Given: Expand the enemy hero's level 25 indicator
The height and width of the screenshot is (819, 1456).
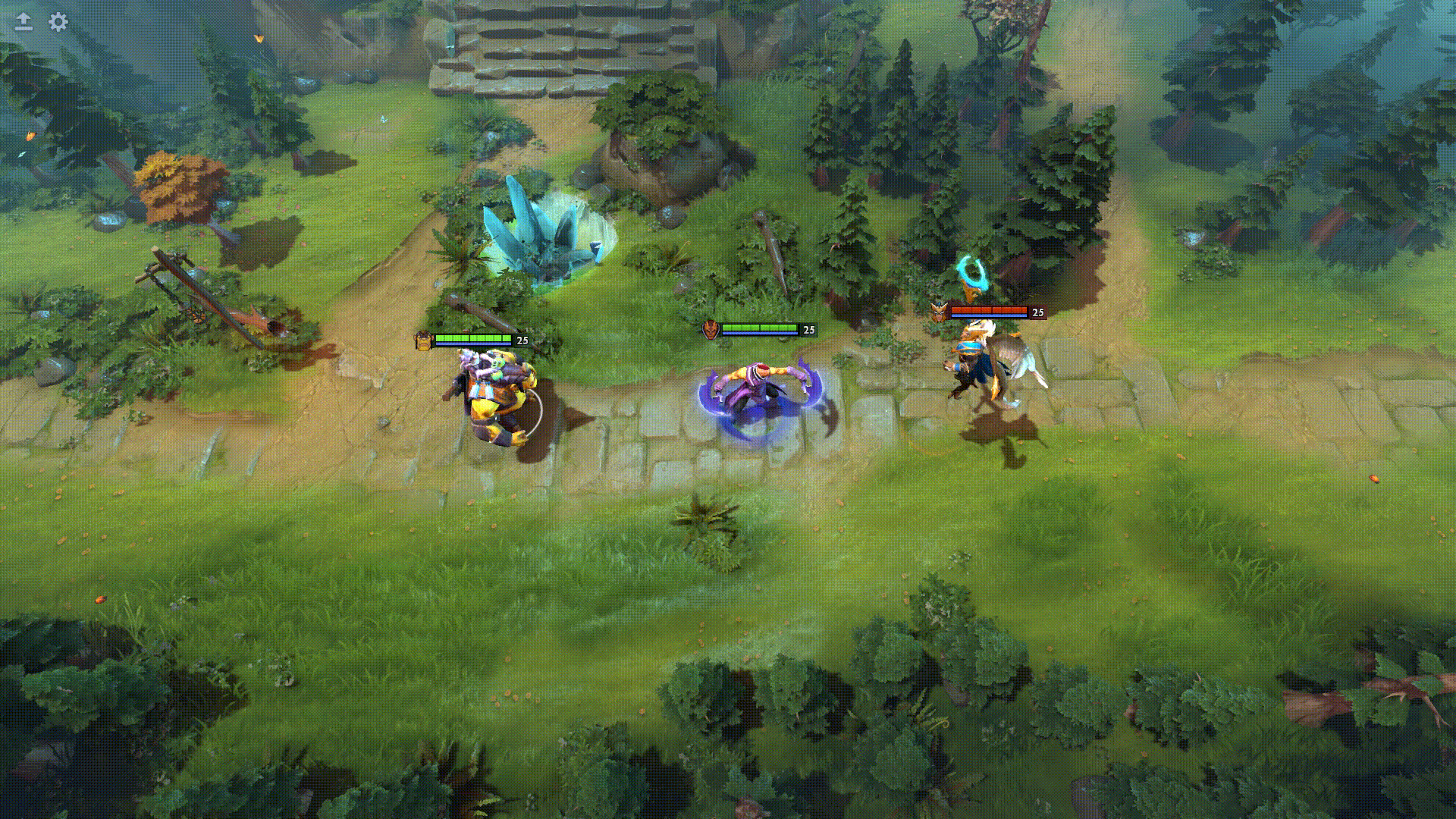Looking at the screenshot, I should (x=1039, y=311).
